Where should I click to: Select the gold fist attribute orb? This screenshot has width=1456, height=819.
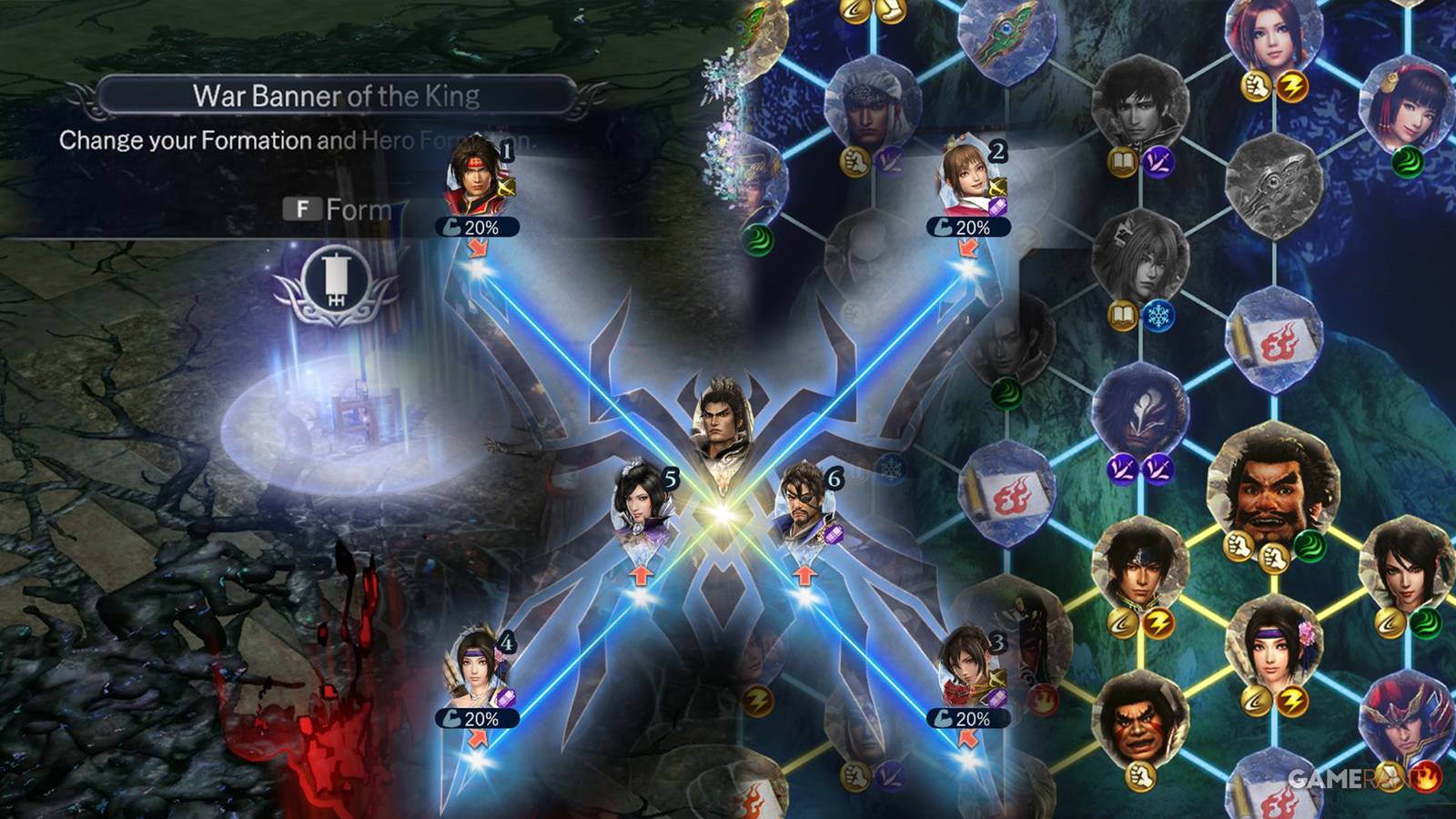click(x=1255, y=84)
